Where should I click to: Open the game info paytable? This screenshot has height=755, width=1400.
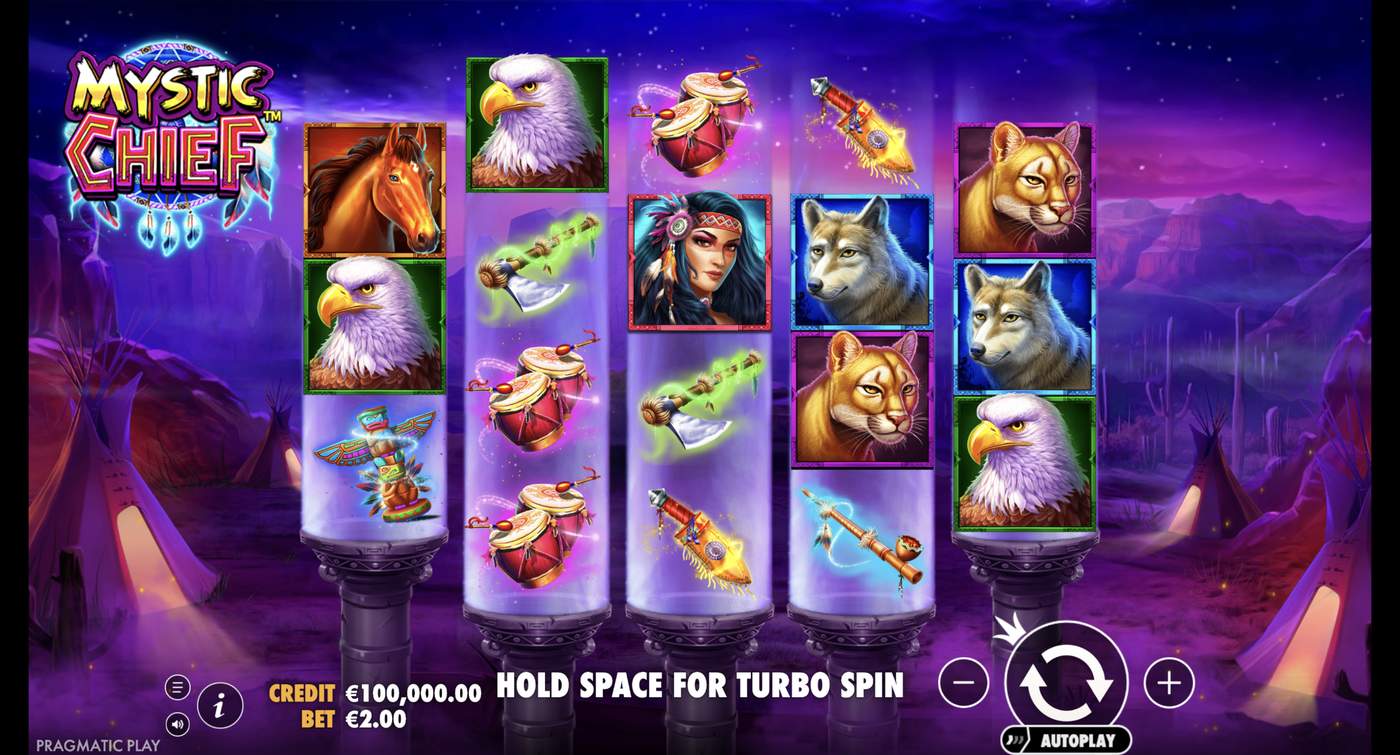218,703
